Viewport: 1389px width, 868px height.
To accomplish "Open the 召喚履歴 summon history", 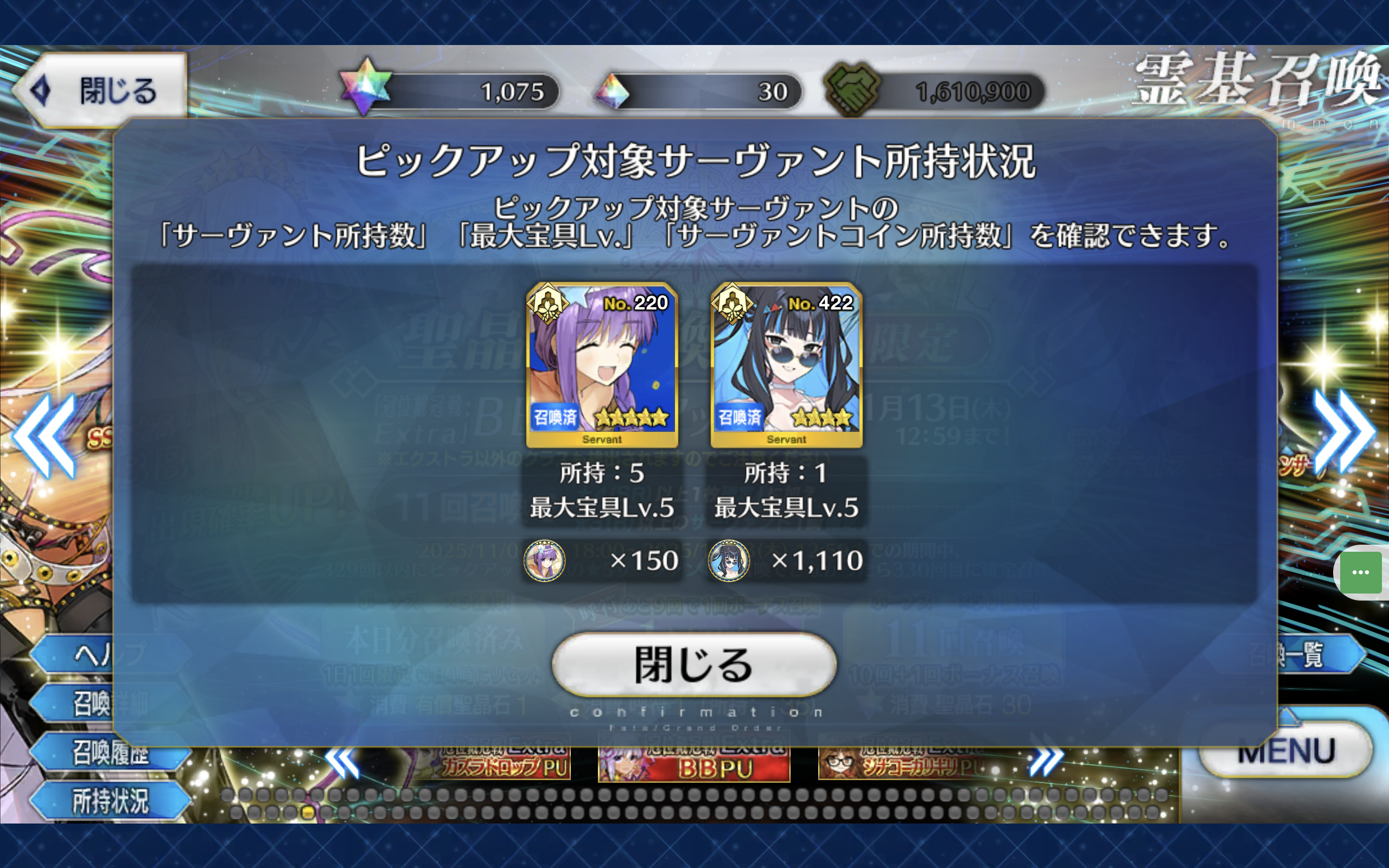I will (110, 752).
